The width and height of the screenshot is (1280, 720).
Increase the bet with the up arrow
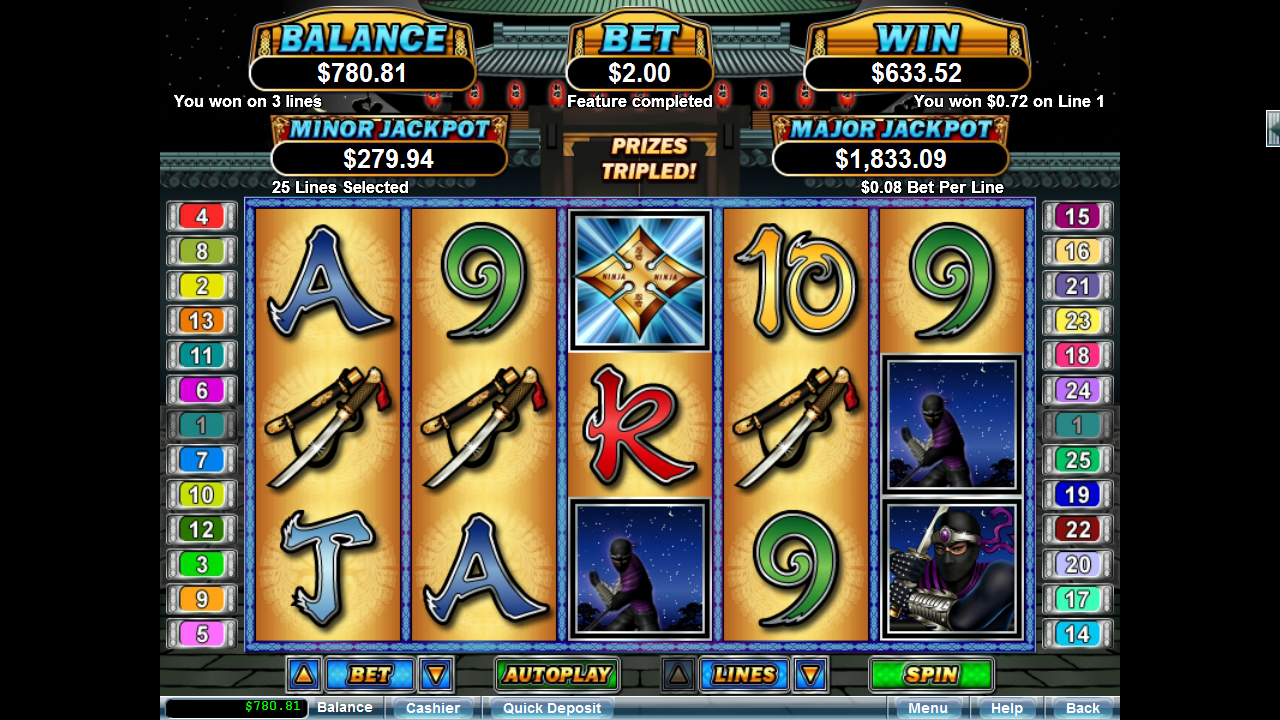(x=304, y=675)
